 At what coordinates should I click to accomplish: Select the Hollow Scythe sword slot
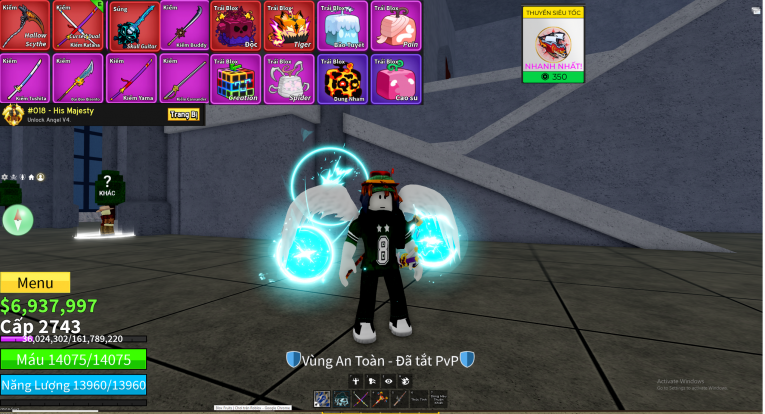pyautogui.click(x=27, y=26)
